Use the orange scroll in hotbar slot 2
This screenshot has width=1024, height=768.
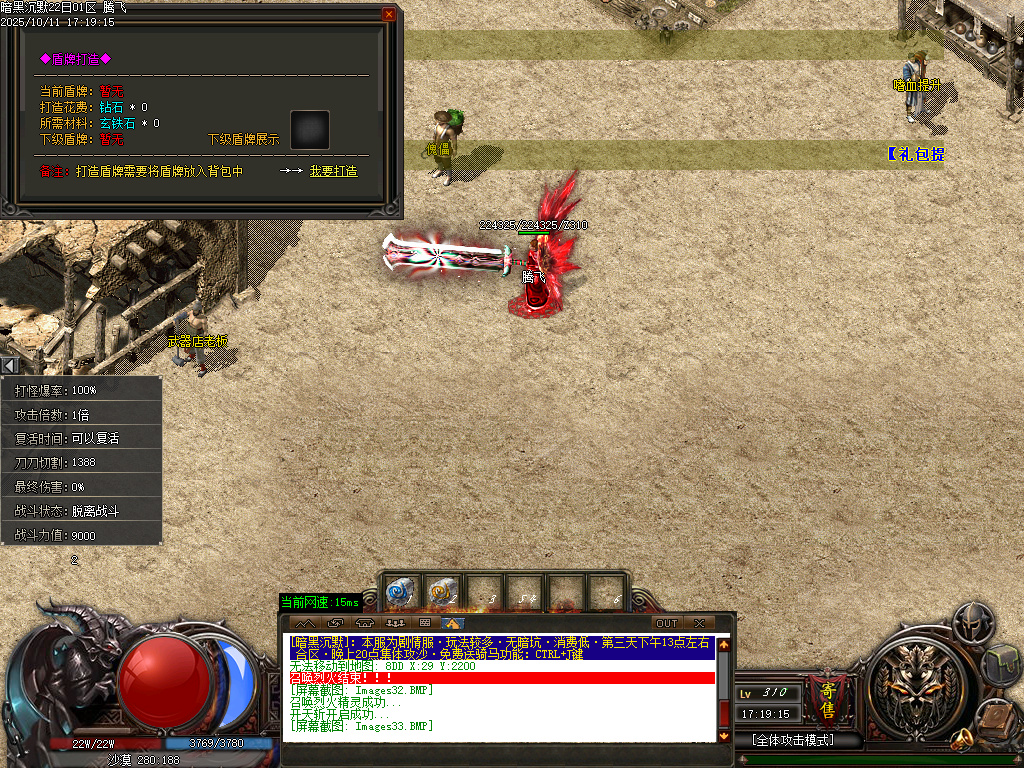441,592
